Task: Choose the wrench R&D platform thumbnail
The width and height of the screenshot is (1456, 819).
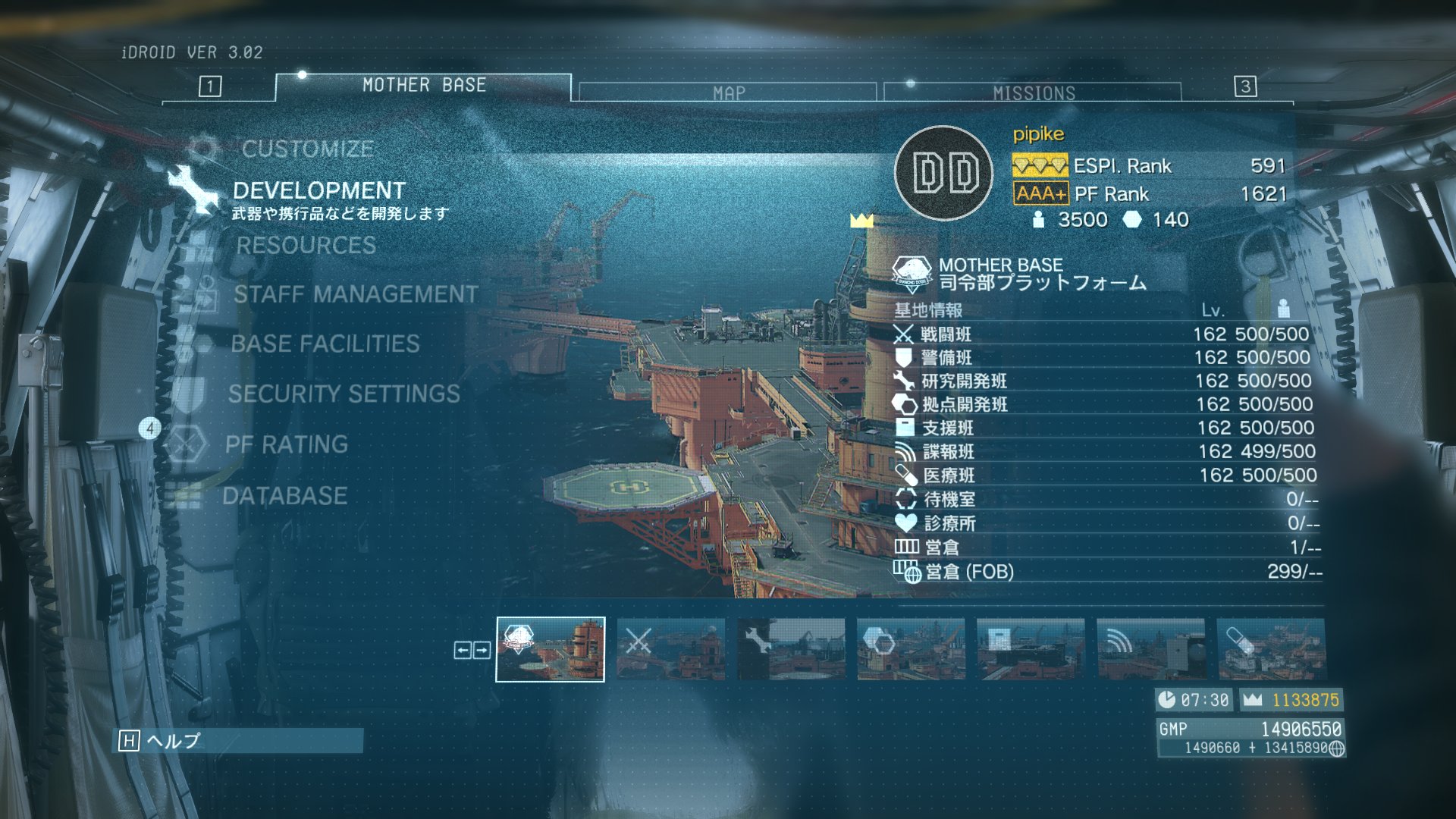Action: pos(791,649)
